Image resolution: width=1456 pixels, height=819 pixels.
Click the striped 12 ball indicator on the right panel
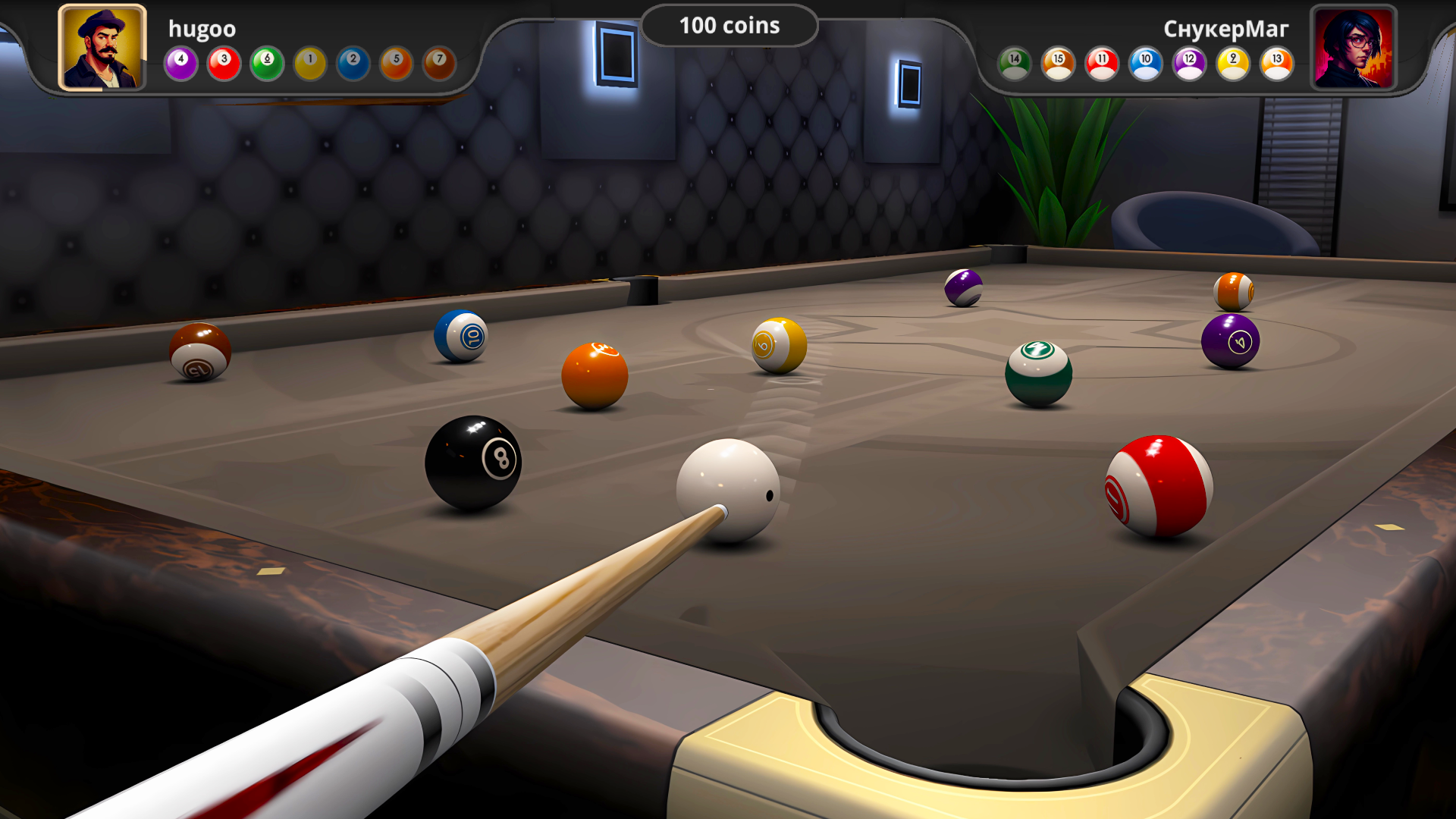1188,64
